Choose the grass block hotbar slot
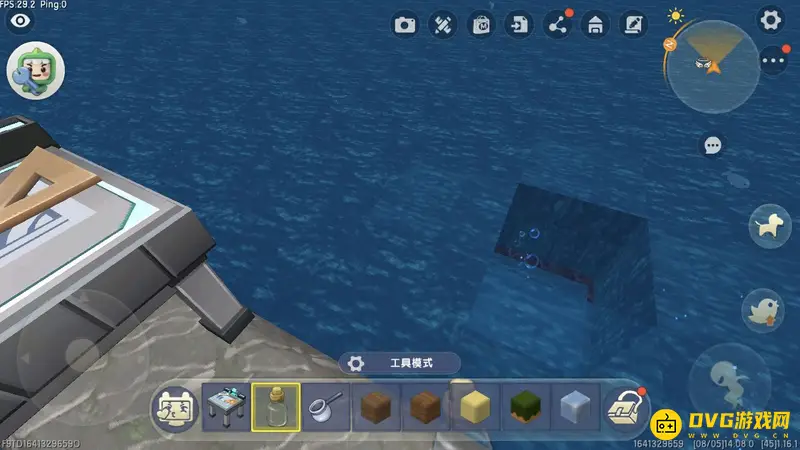Viewport: 800px width, 450px height. click(x=526, y=408)
